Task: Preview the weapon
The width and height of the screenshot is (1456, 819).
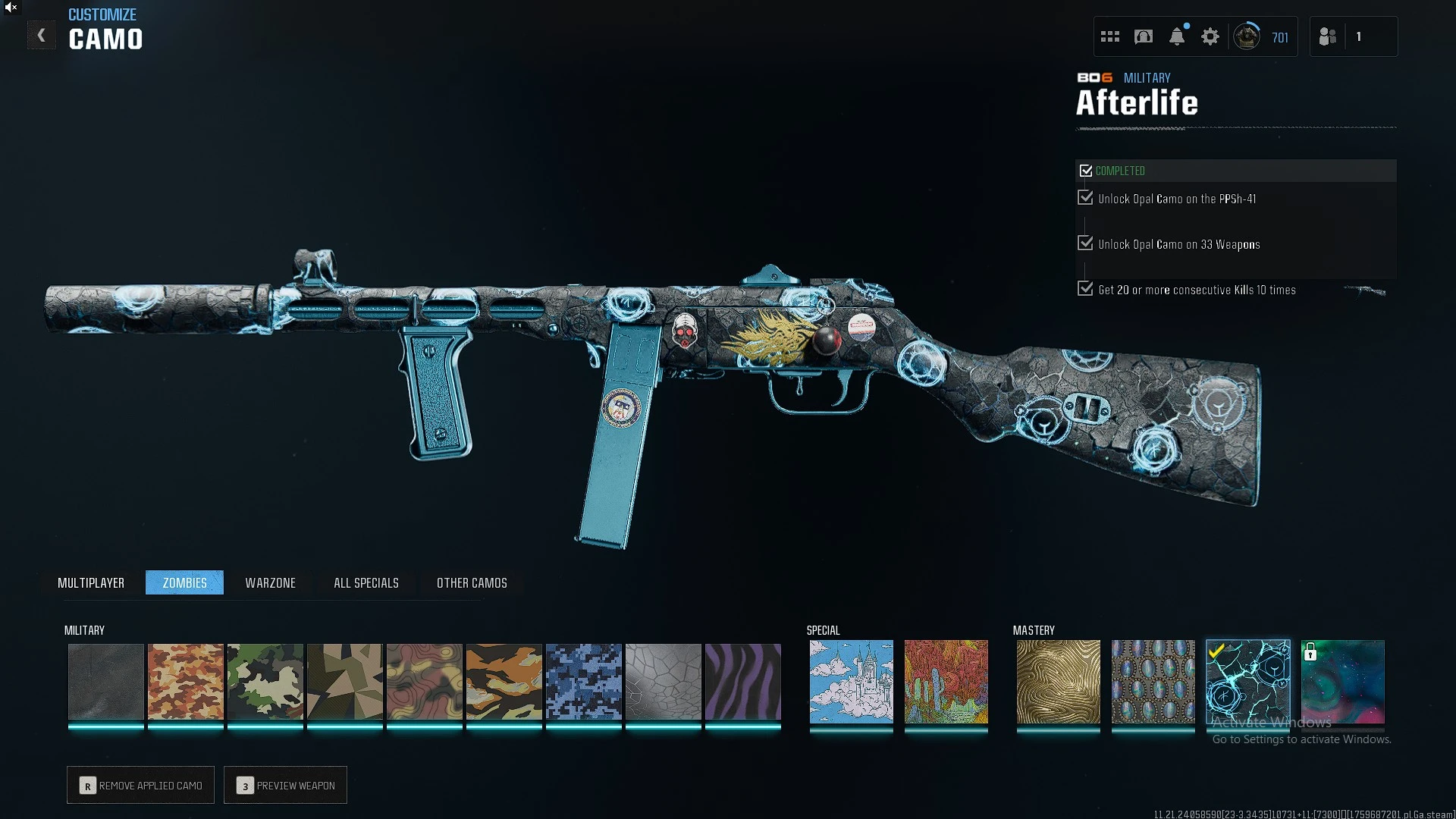Action: pyautogui.click(x=285, y=785)
